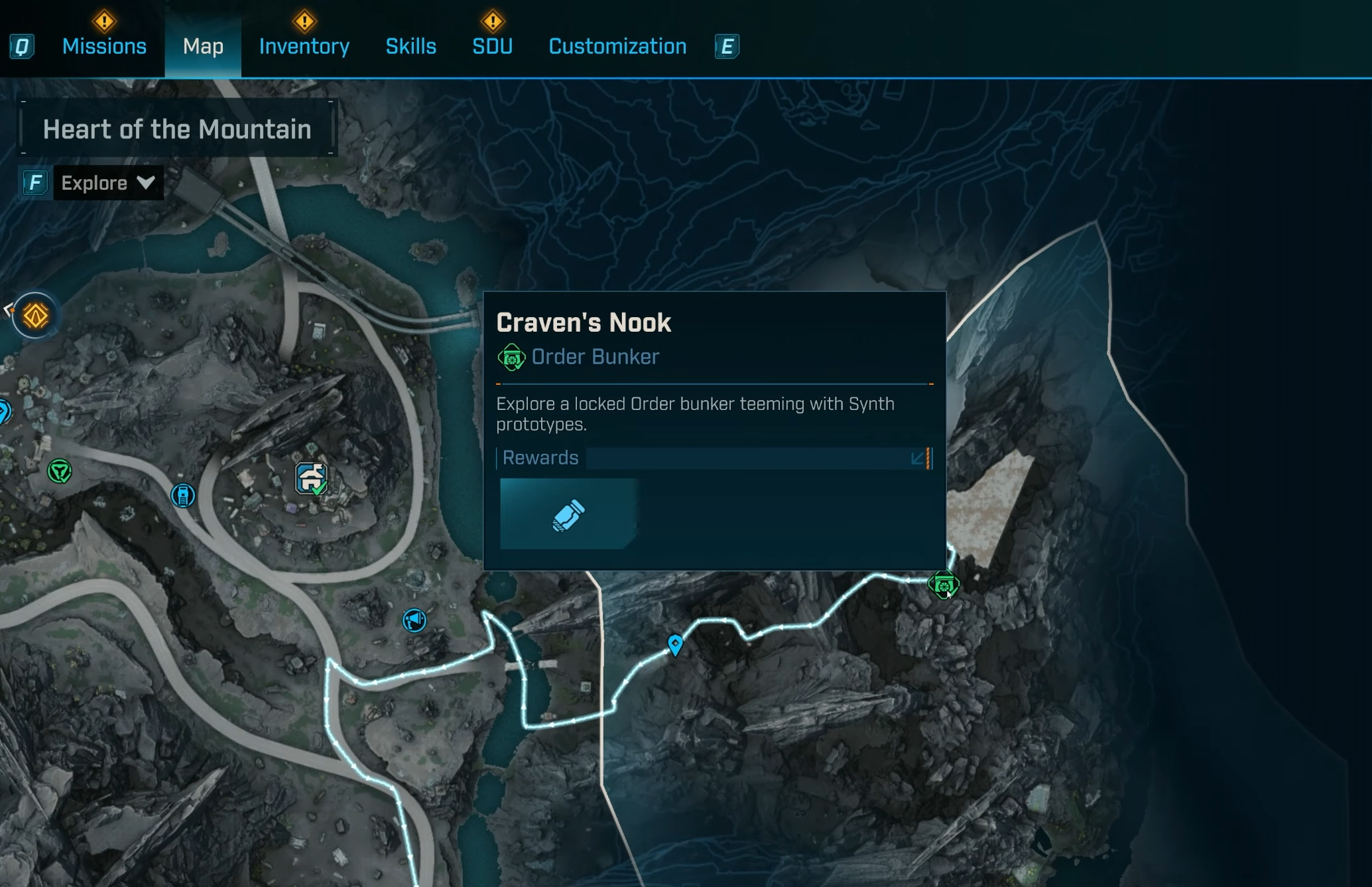1372x887 pixels.
Task: Select the Craven's Nook Order Bunker marker
Action: click(x=943, y=584)
